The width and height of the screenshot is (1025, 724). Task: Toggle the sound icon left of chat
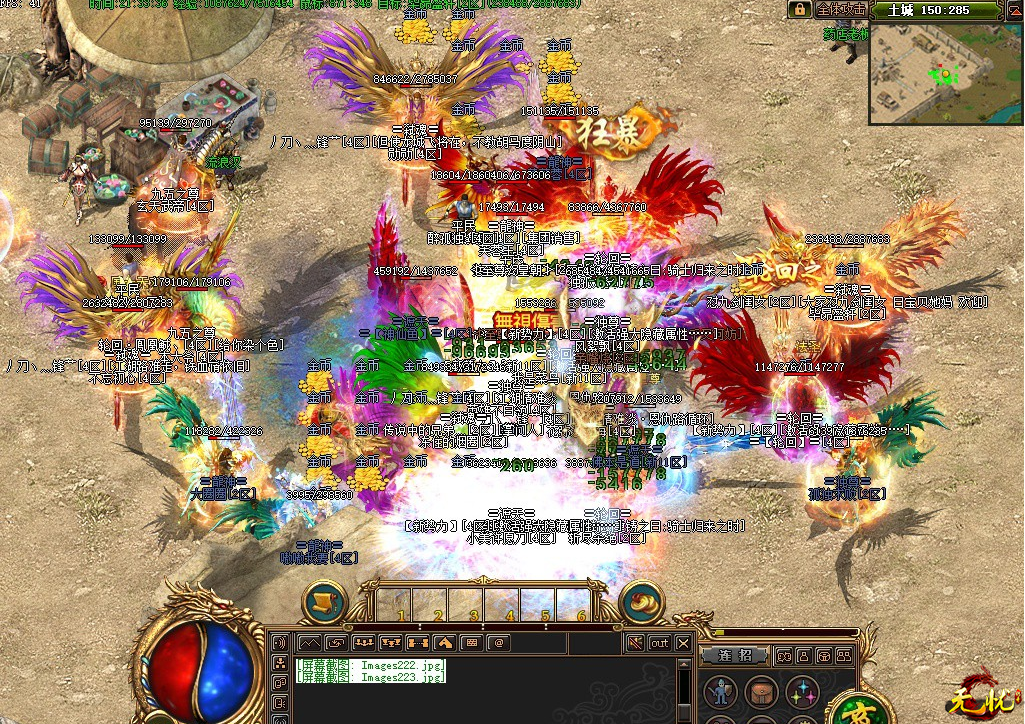(x=280, y=642)
